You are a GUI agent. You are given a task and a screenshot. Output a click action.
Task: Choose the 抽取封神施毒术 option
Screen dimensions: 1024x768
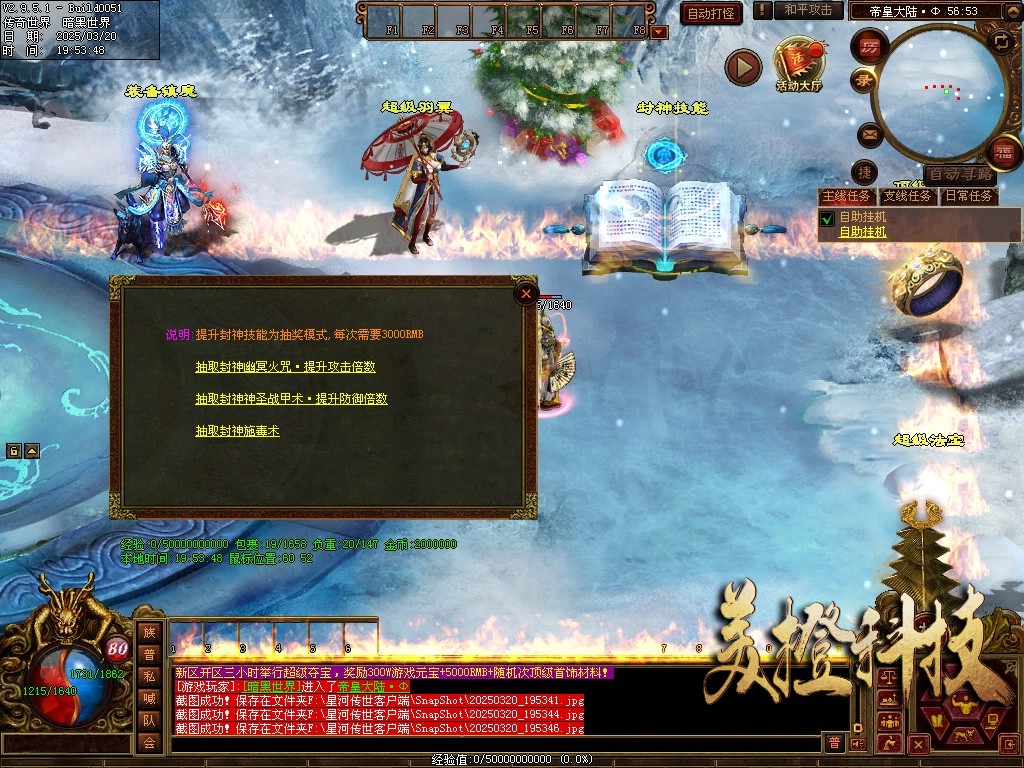pyautogui.click(x=237, y=431)
